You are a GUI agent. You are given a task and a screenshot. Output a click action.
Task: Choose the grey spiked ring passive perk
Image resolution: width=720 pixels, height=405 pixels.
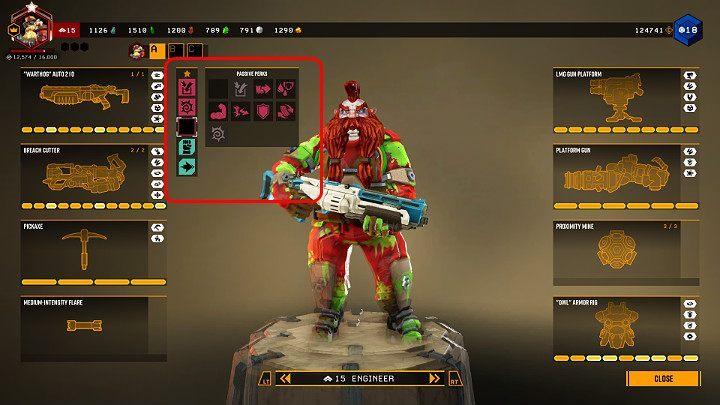tap(218, 133)
